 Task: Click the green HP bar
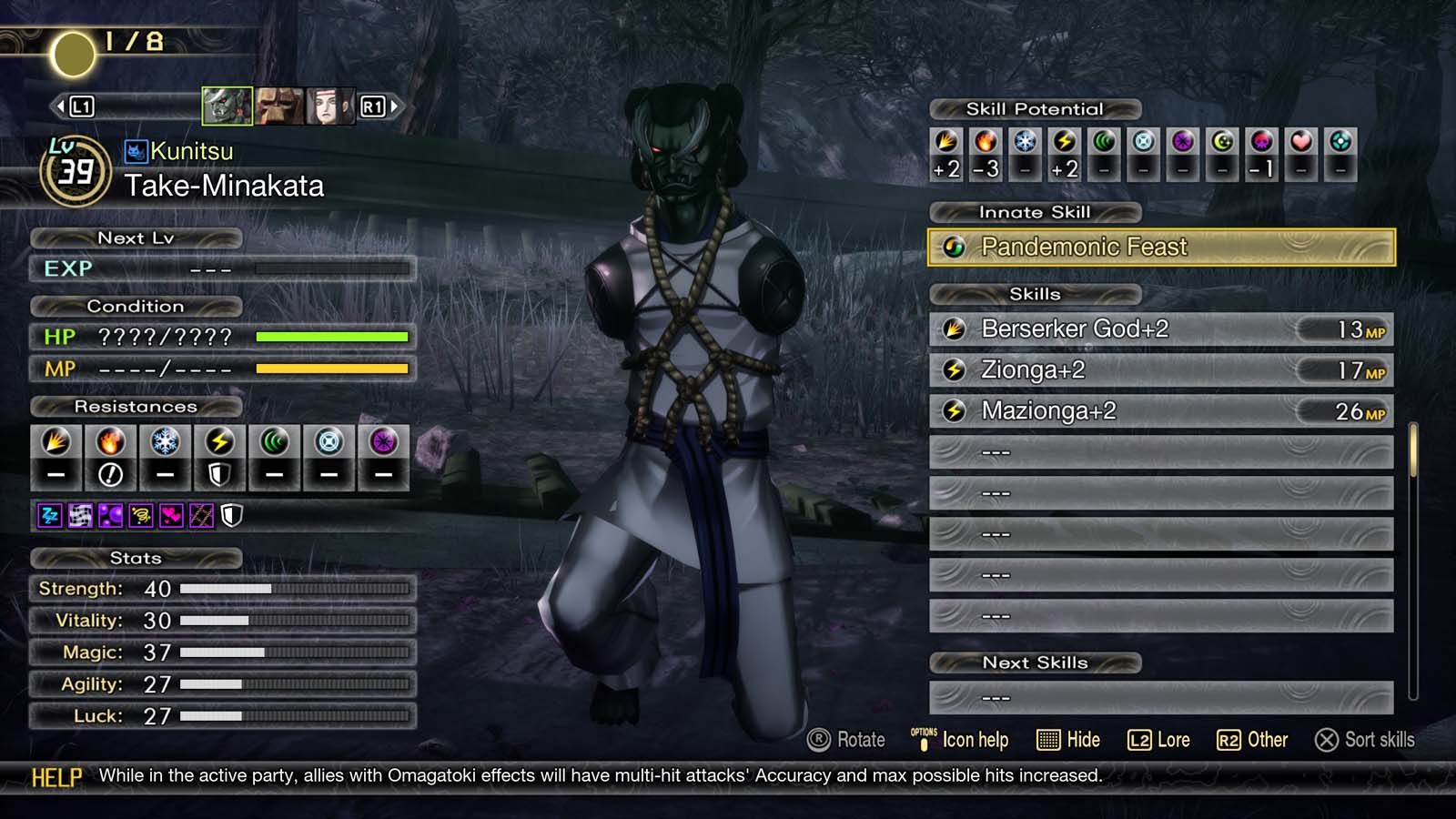point(332,337)
